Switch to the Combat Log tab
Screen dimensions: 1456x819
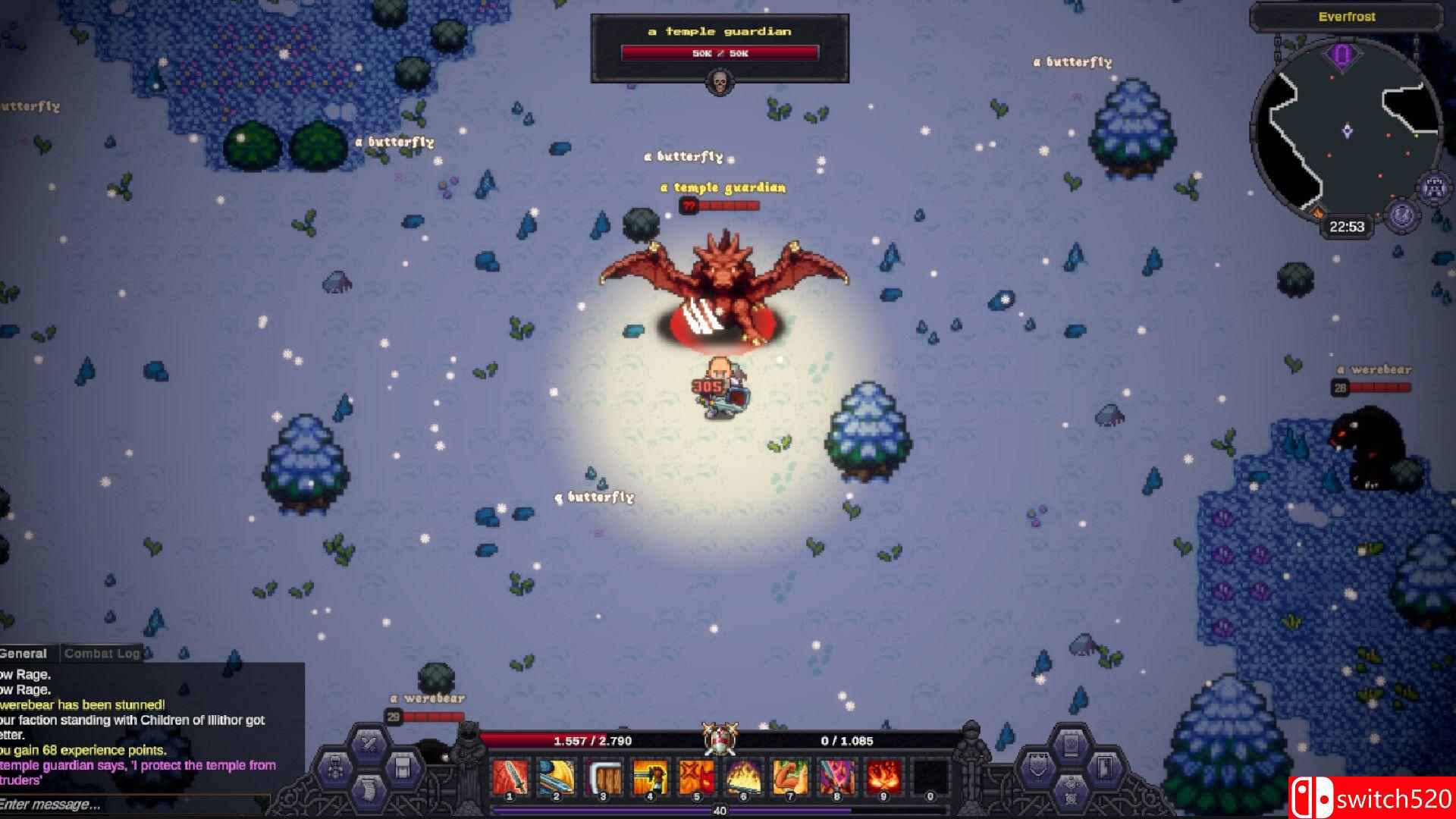(x=102, y=653)
